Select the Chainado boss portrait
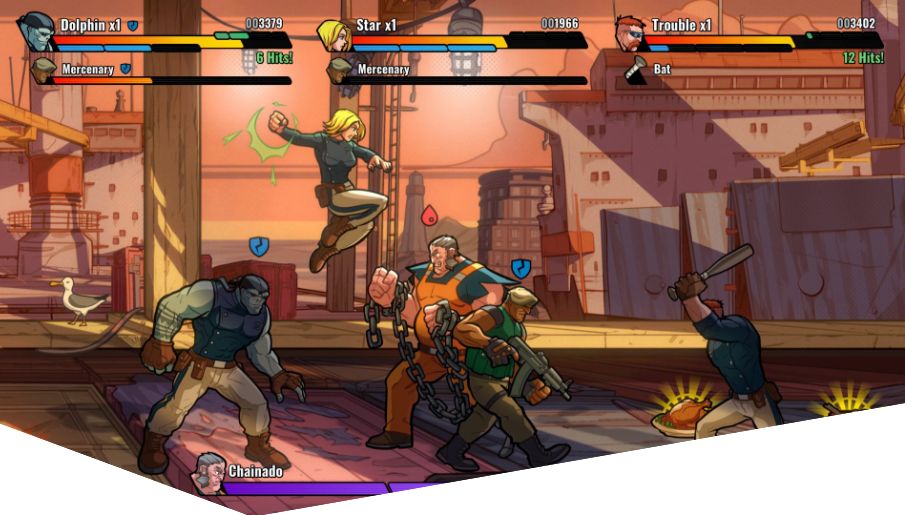The height and width of the screenshot is (515, 905). pos(208,472)
